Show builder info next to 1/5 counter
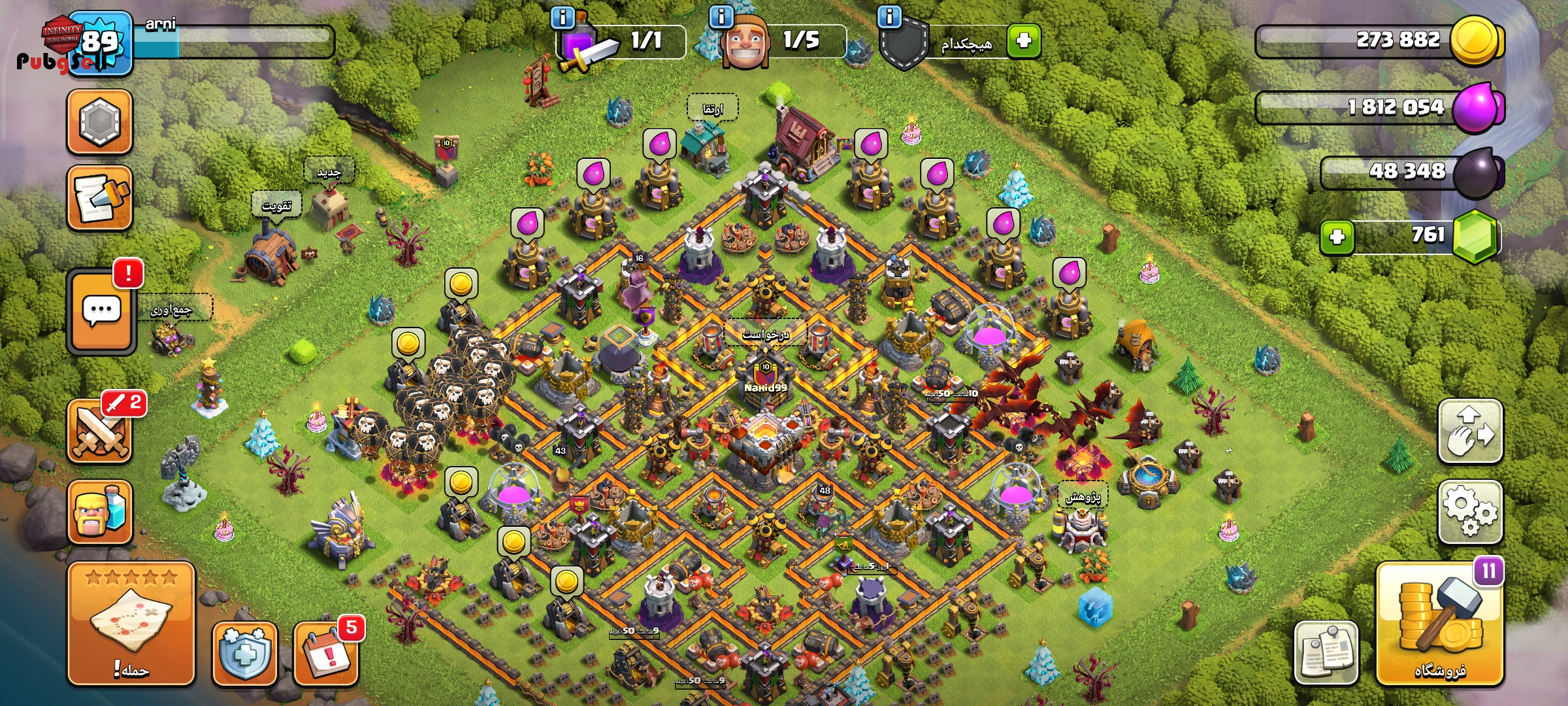The image size is (1568, 706). tap(721, 17)
